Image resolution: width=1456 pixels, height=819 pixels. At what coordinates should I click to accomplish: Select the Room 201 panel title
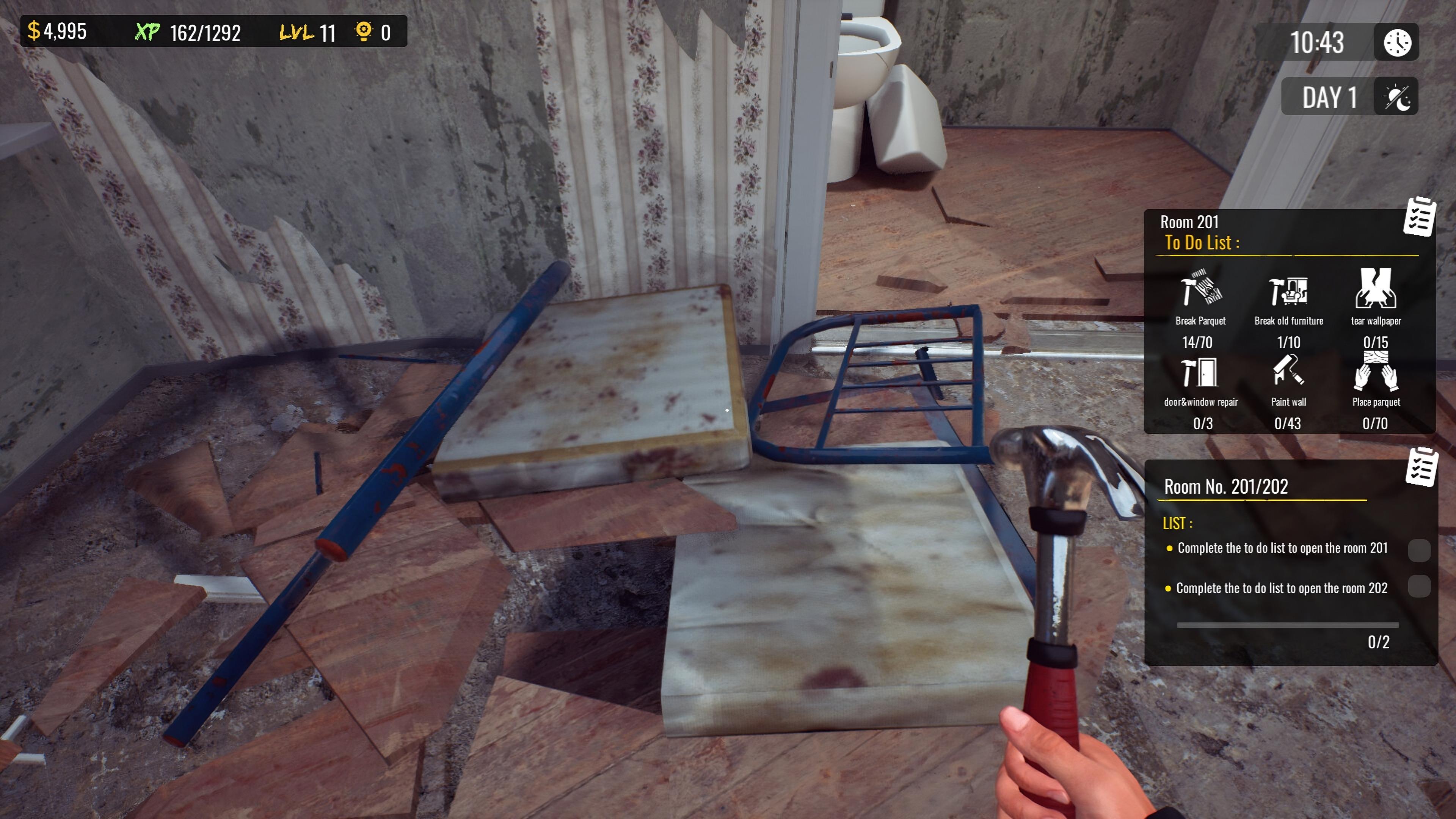[1189, 221]
